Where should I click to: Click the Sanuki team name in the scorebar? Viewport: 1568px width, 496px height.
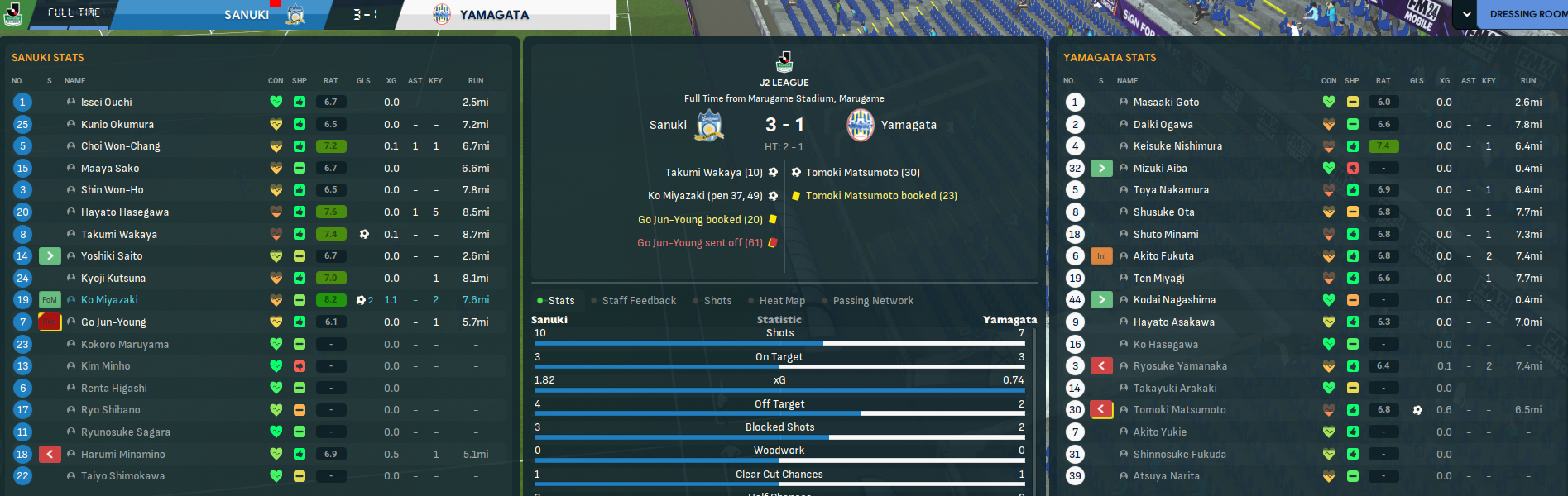[x=247, y=15]
